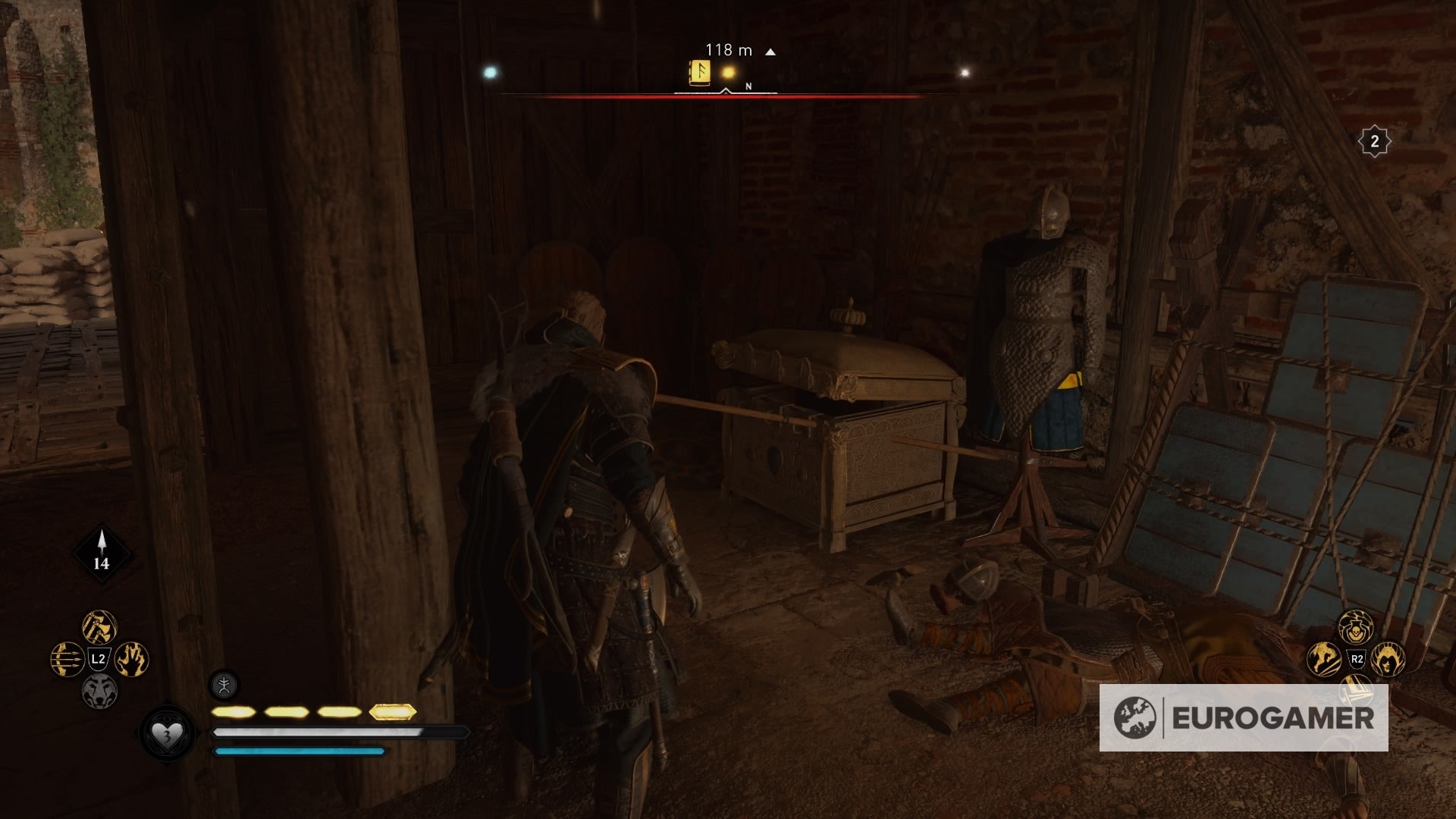The width and height of the screenshot is (1456, 819).
Task: Select the hooded Assassin ability icon
Action: (1387, 661)
